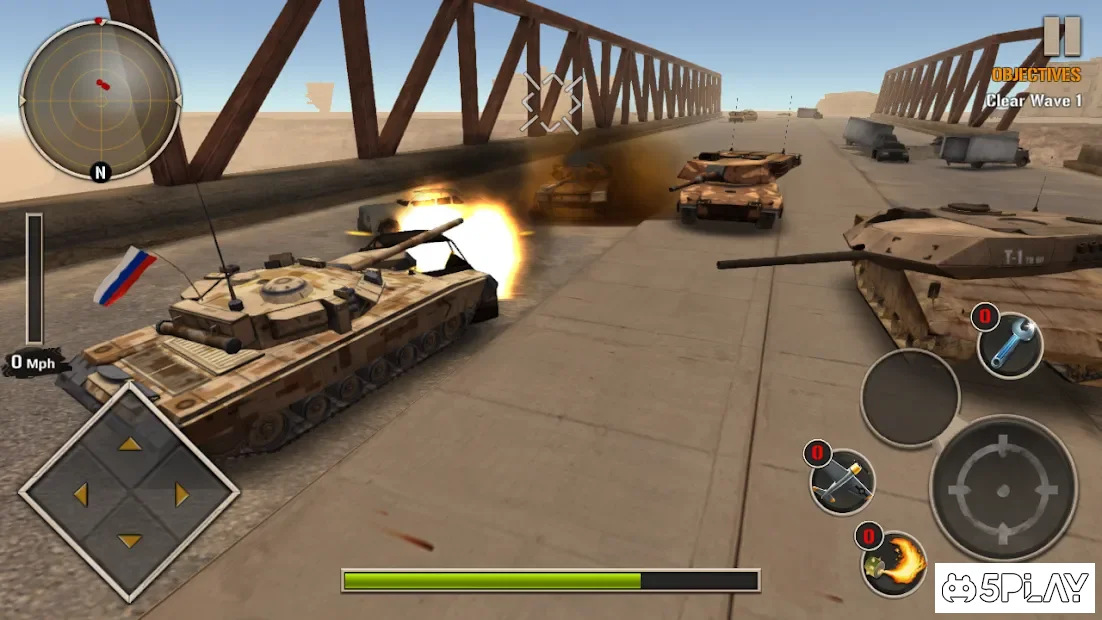Call in the airplane airstrike
Image resolution: width=1102 pixels, height=620 pixels.
click(x=843, y=482)
